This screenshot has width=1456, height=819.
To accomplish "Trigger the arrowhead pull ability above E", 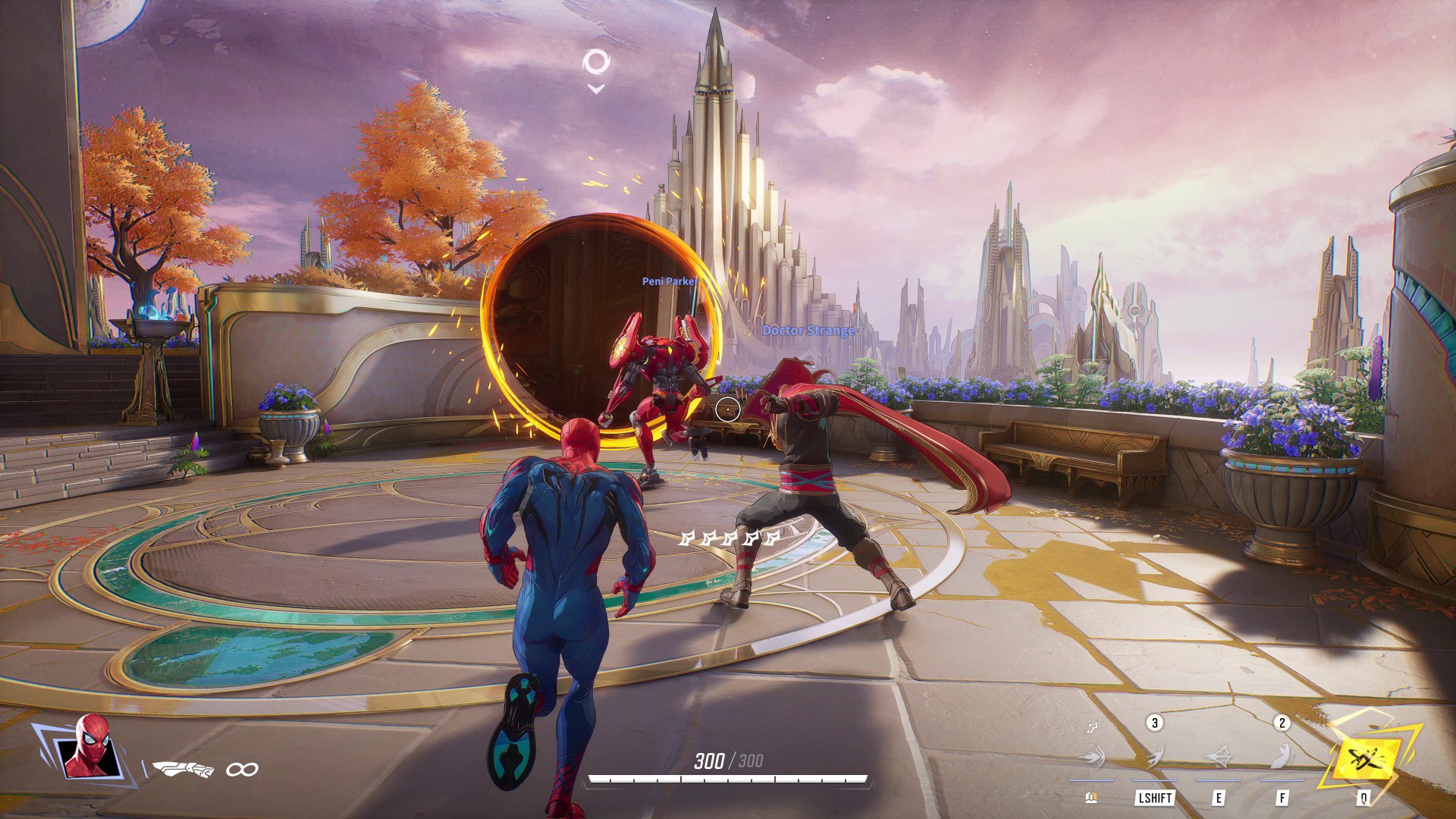I will point(1218,756).
